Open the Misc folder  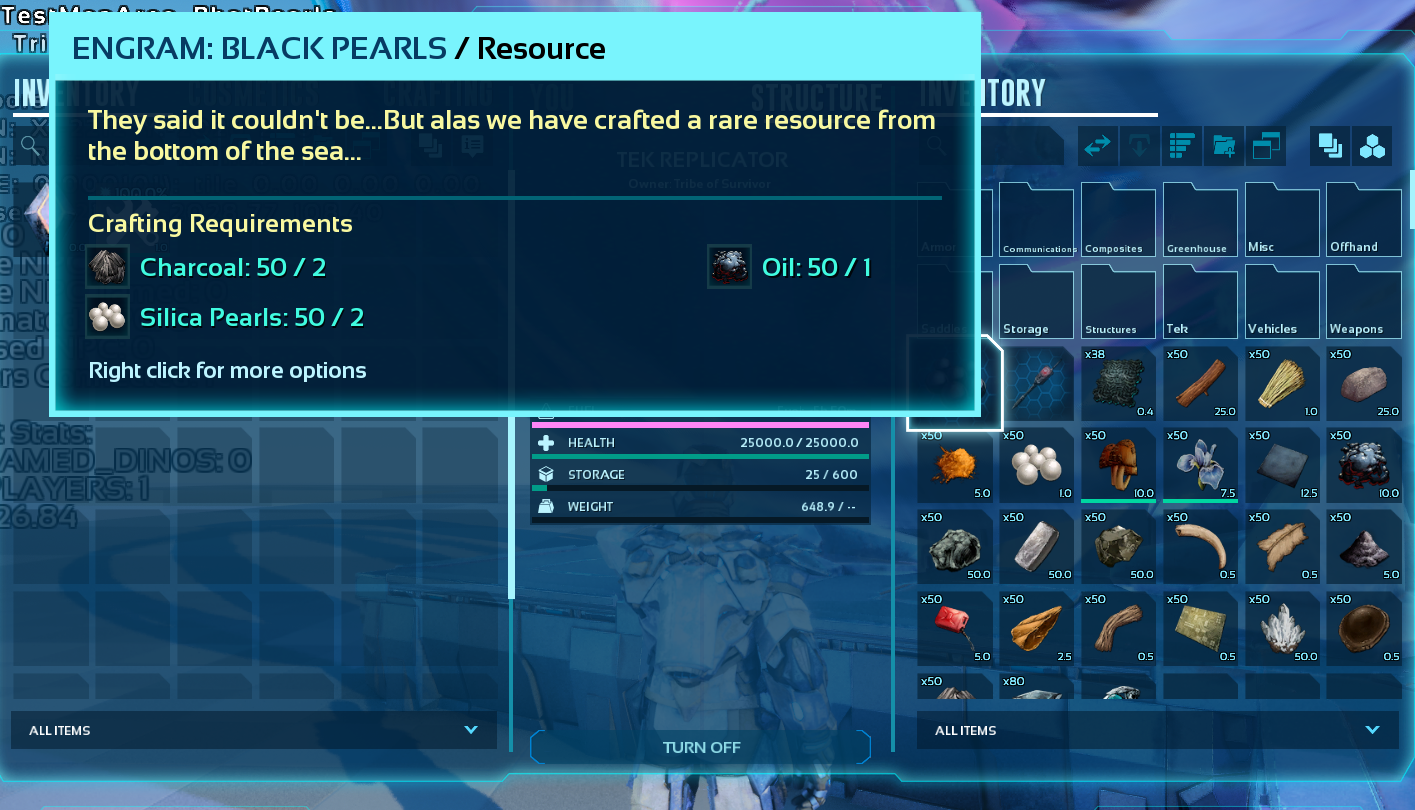point(1281,220)
